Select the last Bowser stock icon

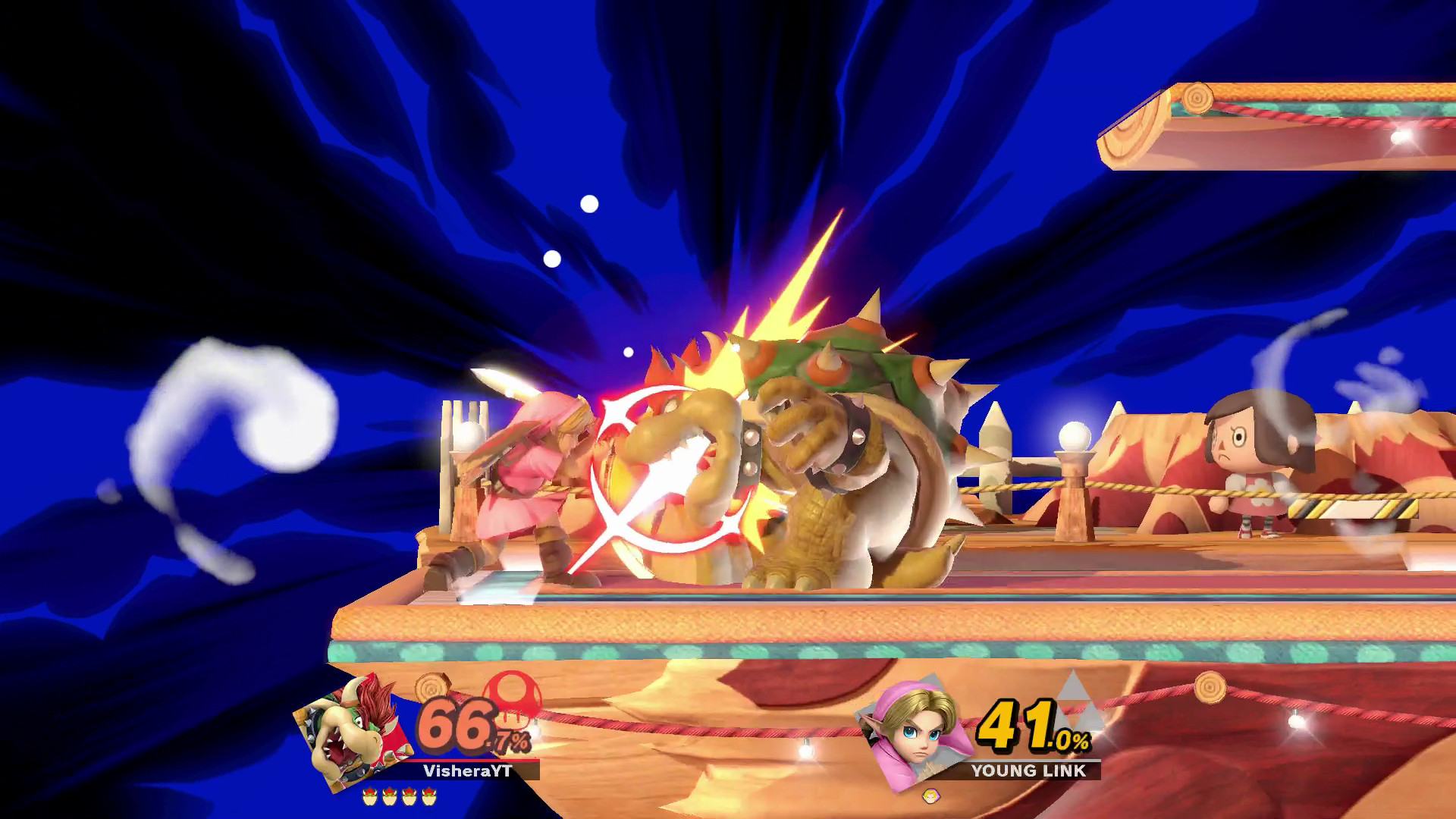pyautogui.click(x=428, y=796)
